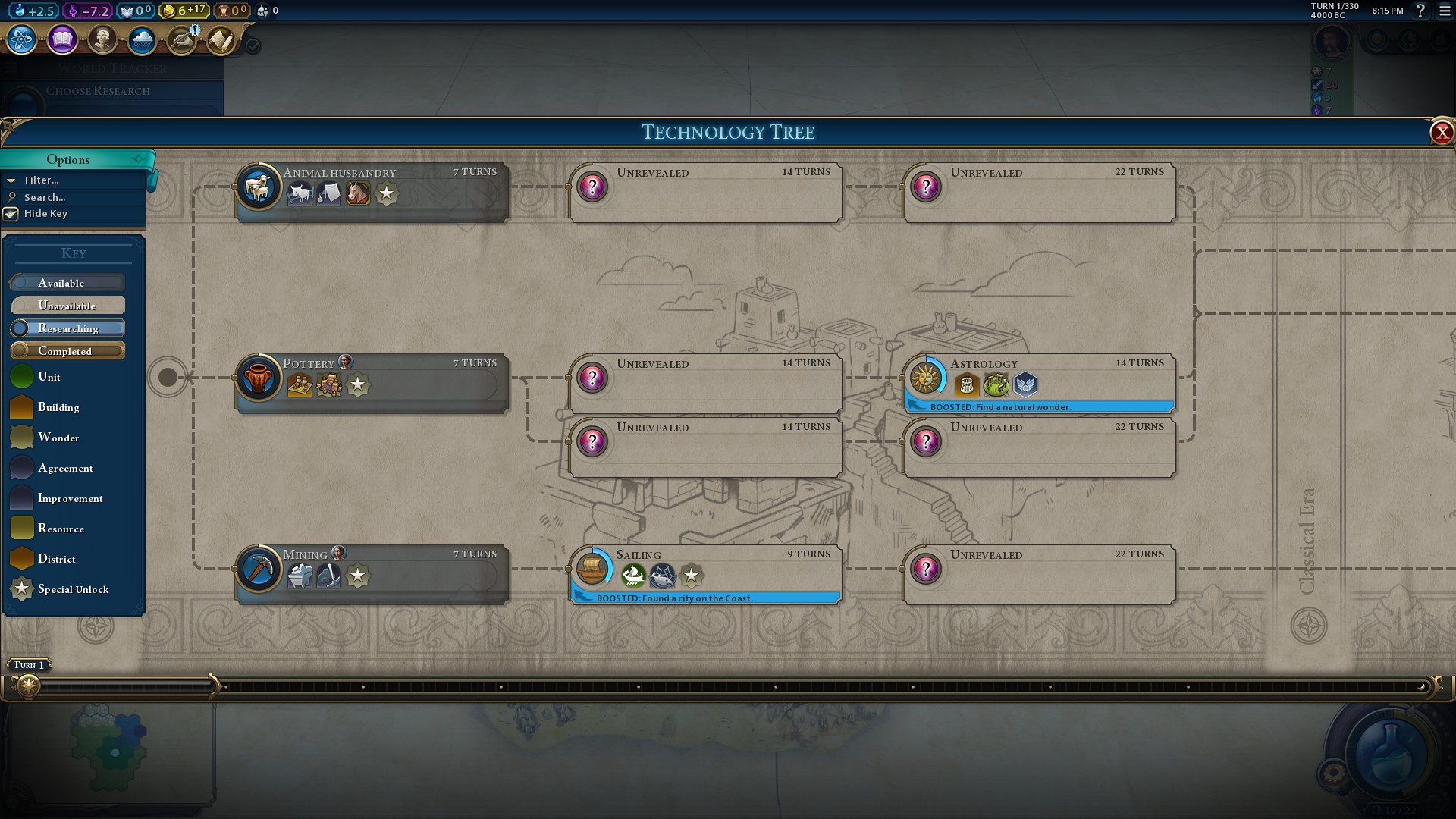Open the game main menu hamburger icon
Image resolution: width=1456 pixels, height=819 pixels.
click(1445, 11)
